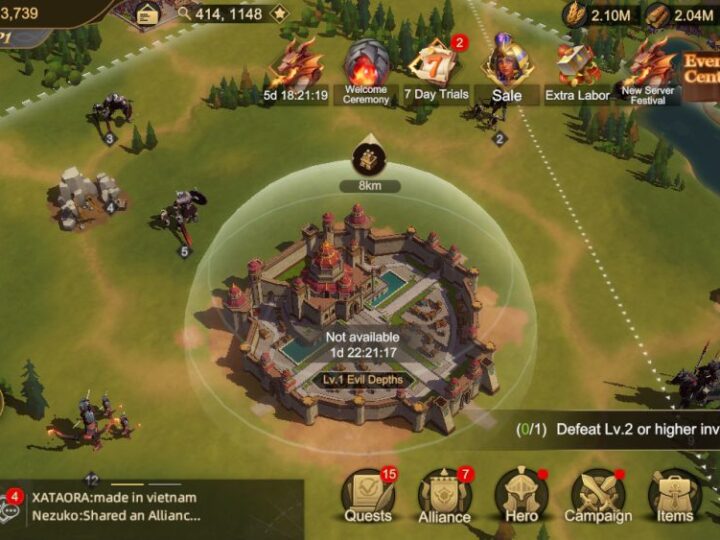Open the Alliance menu

(444, 495)
